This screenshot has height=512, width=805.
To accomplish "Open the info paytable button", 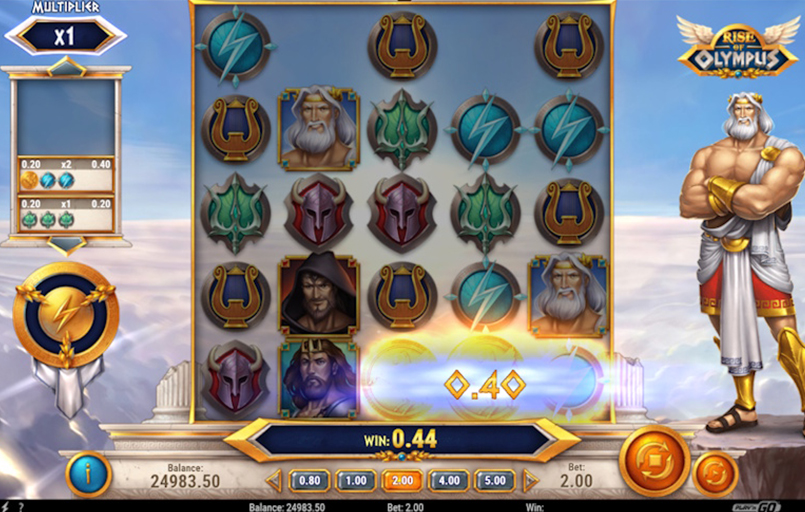I will tap(88, 474).
